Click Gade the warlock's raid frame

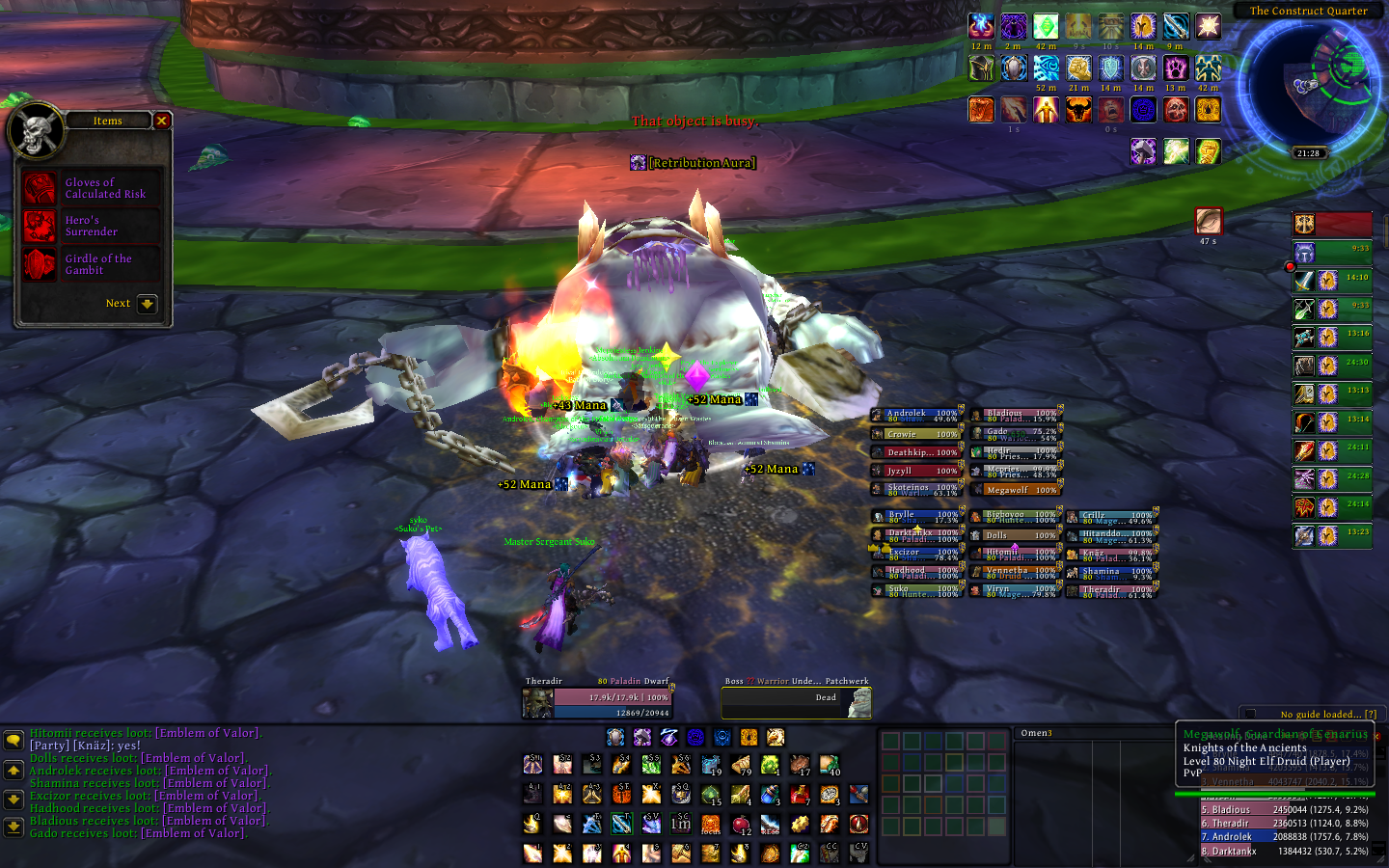[x=1016, y=434]
